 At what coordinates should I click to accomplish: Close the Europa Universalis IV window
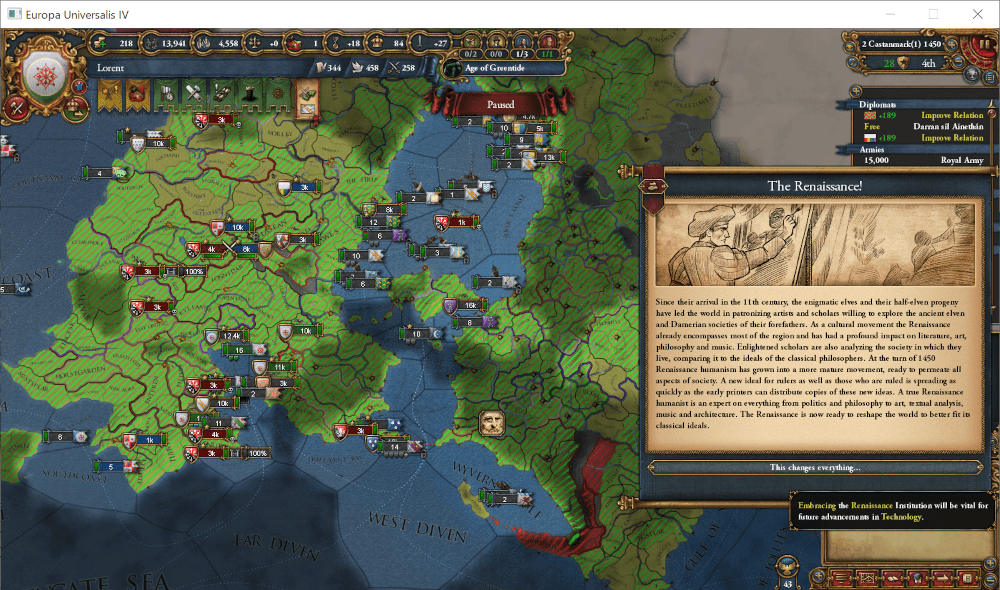(977, 14)
